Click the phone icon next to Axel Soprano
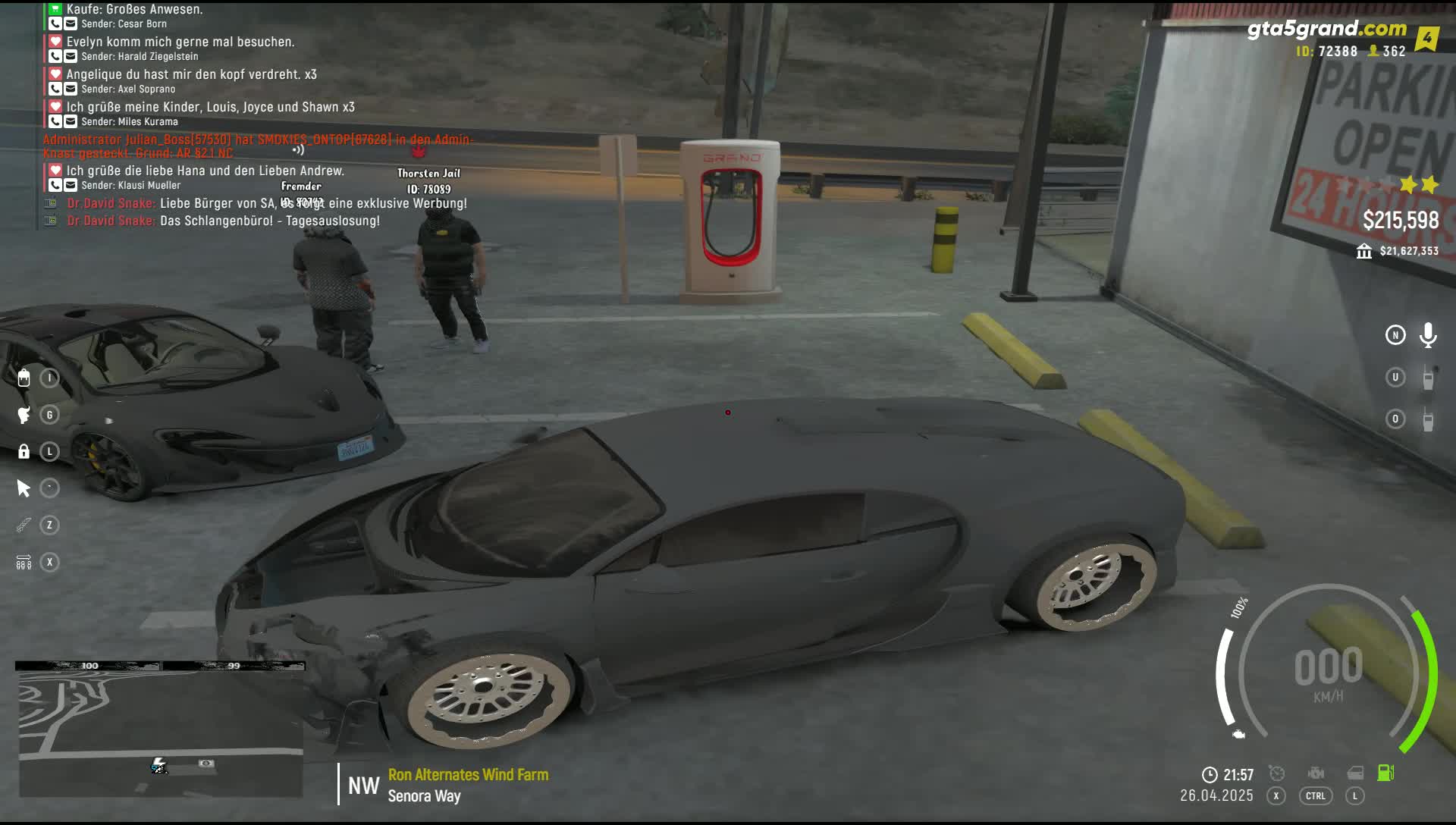This screenshot has width=1456, height=825. click(55, 89)
